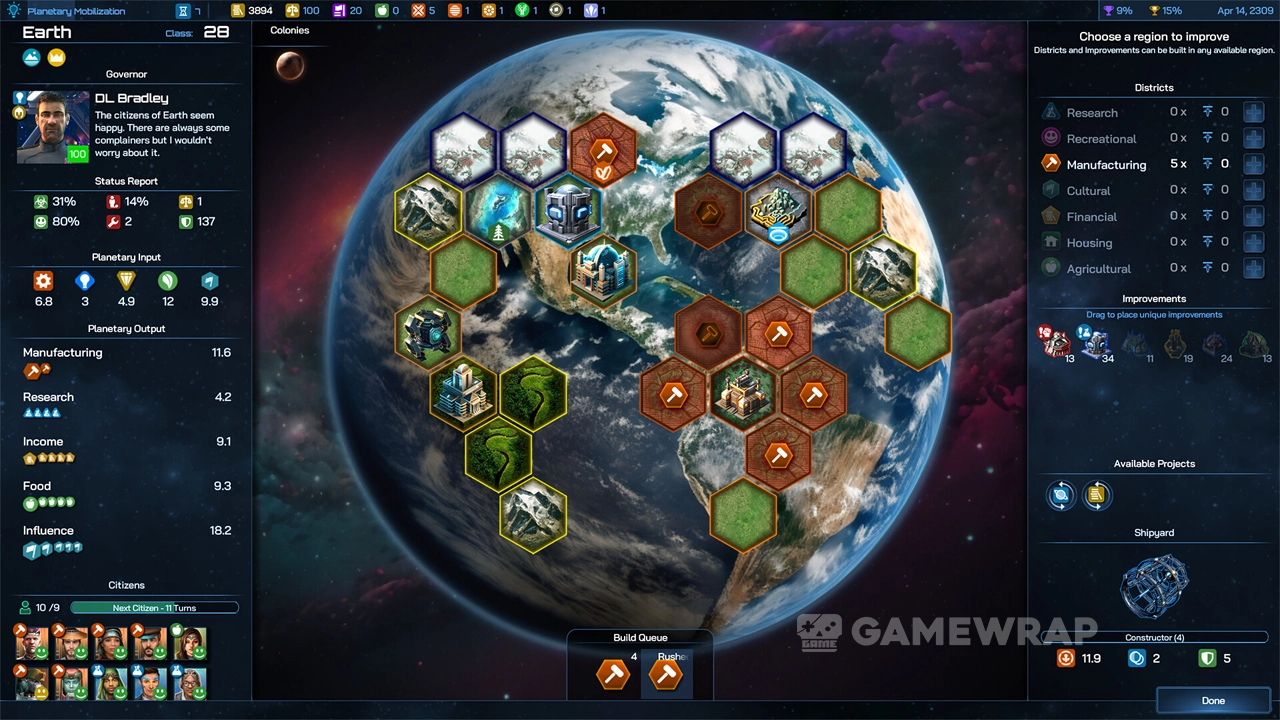
Task: Select the Mars colony thumbnail
Action: pyautogui.click(x=290, y=66)
